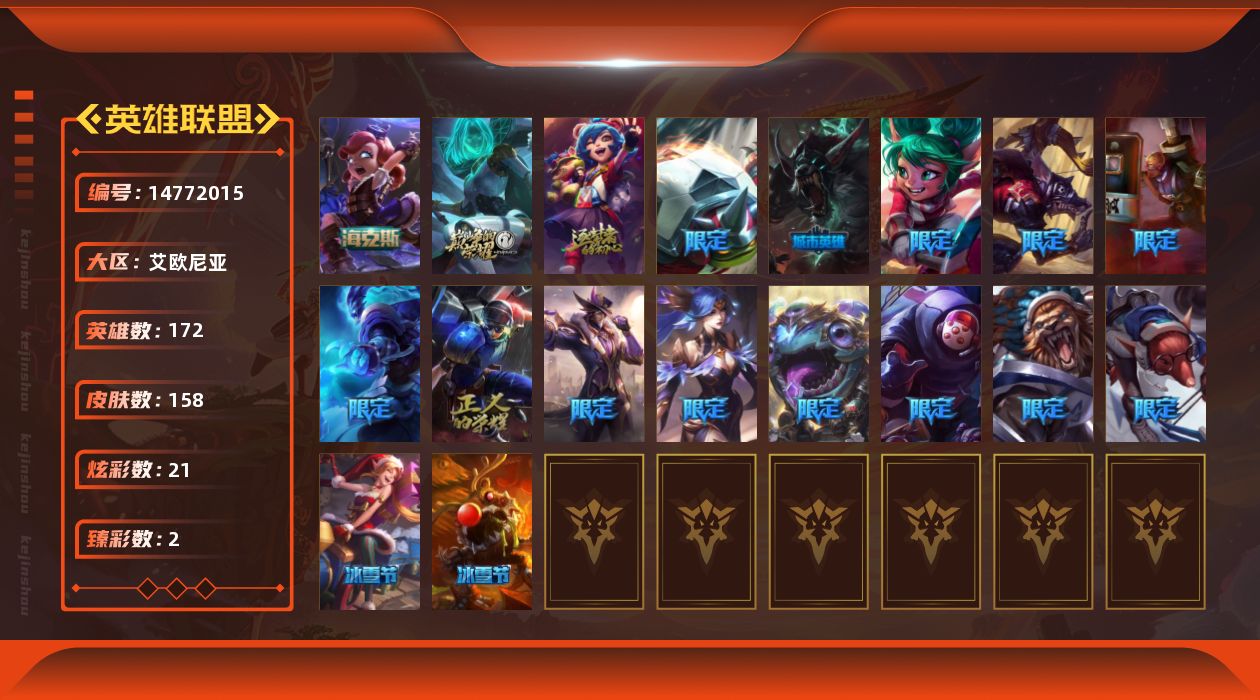
Task: Select the skin labeled 正义的荣耀
Action: (x=481, y=363)
